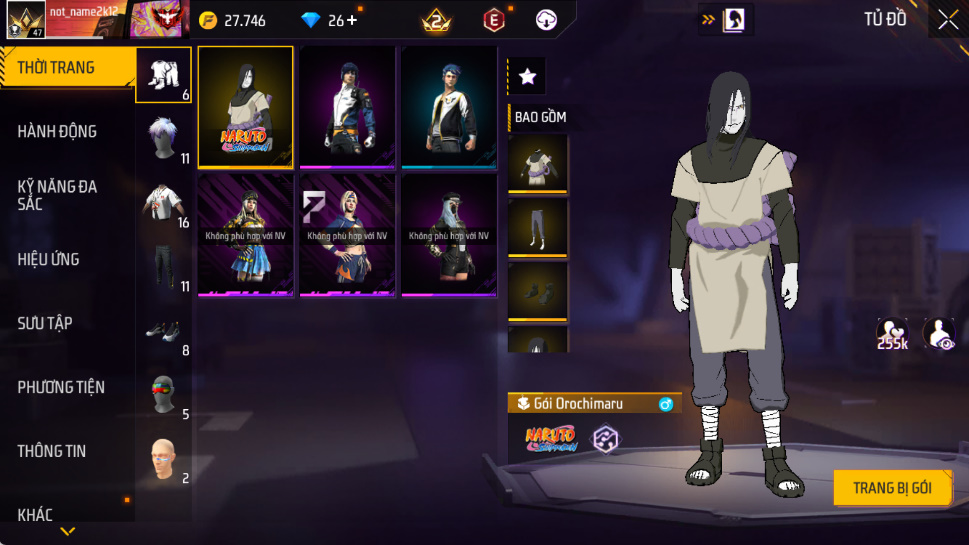
Task: Pick the shoes subcategory icon
Action: [163, 331]
